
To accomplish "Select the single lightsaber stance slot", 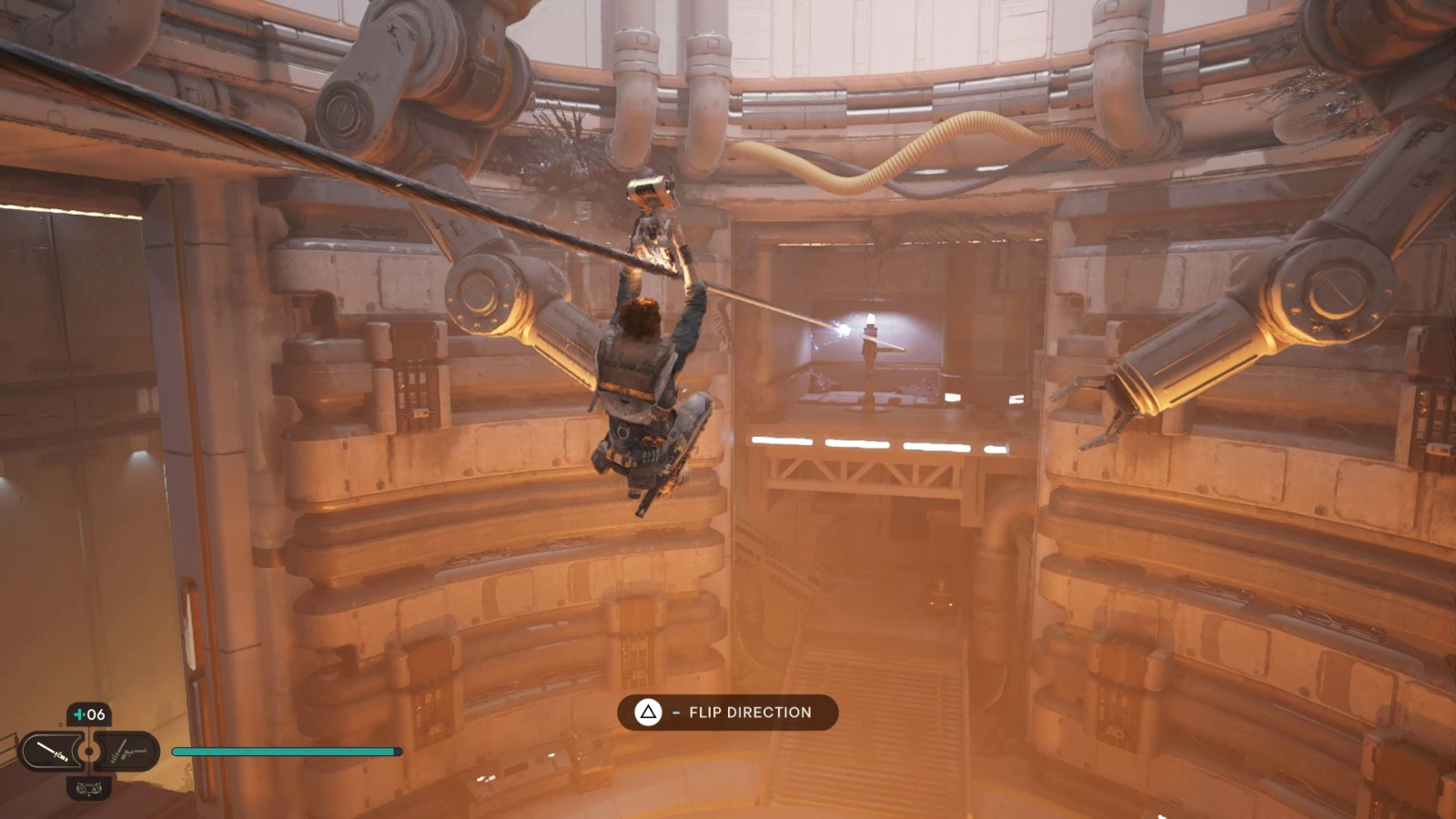I will pyautogui.click(x=52, y=752).
